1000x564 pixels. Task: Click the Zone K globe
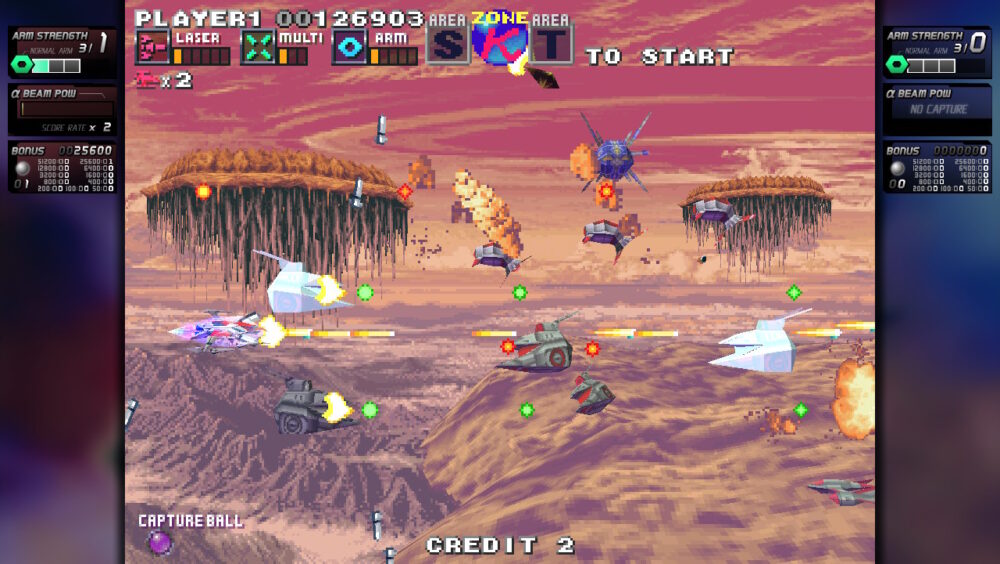tap(500, 41)
